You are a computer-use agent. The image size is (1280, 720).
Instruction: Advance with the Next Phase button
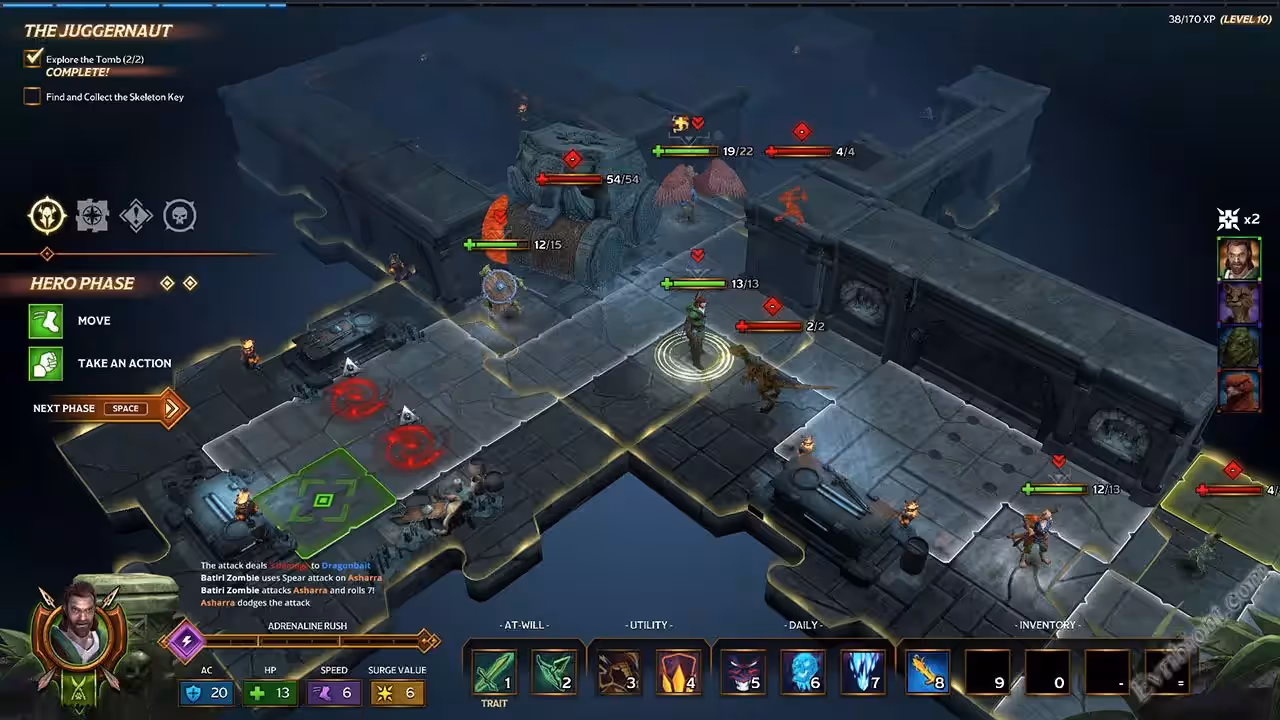click(108, 408)
